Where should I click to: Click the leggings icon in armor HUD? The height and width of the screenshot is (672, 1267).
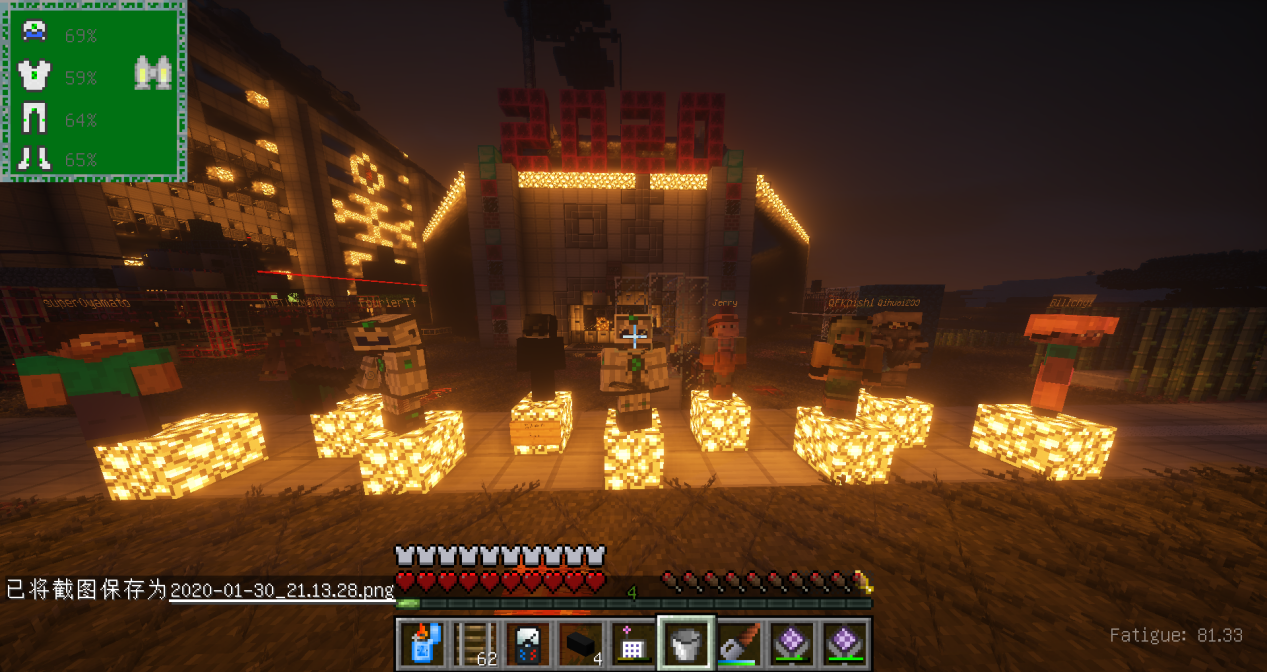[34, 118]
